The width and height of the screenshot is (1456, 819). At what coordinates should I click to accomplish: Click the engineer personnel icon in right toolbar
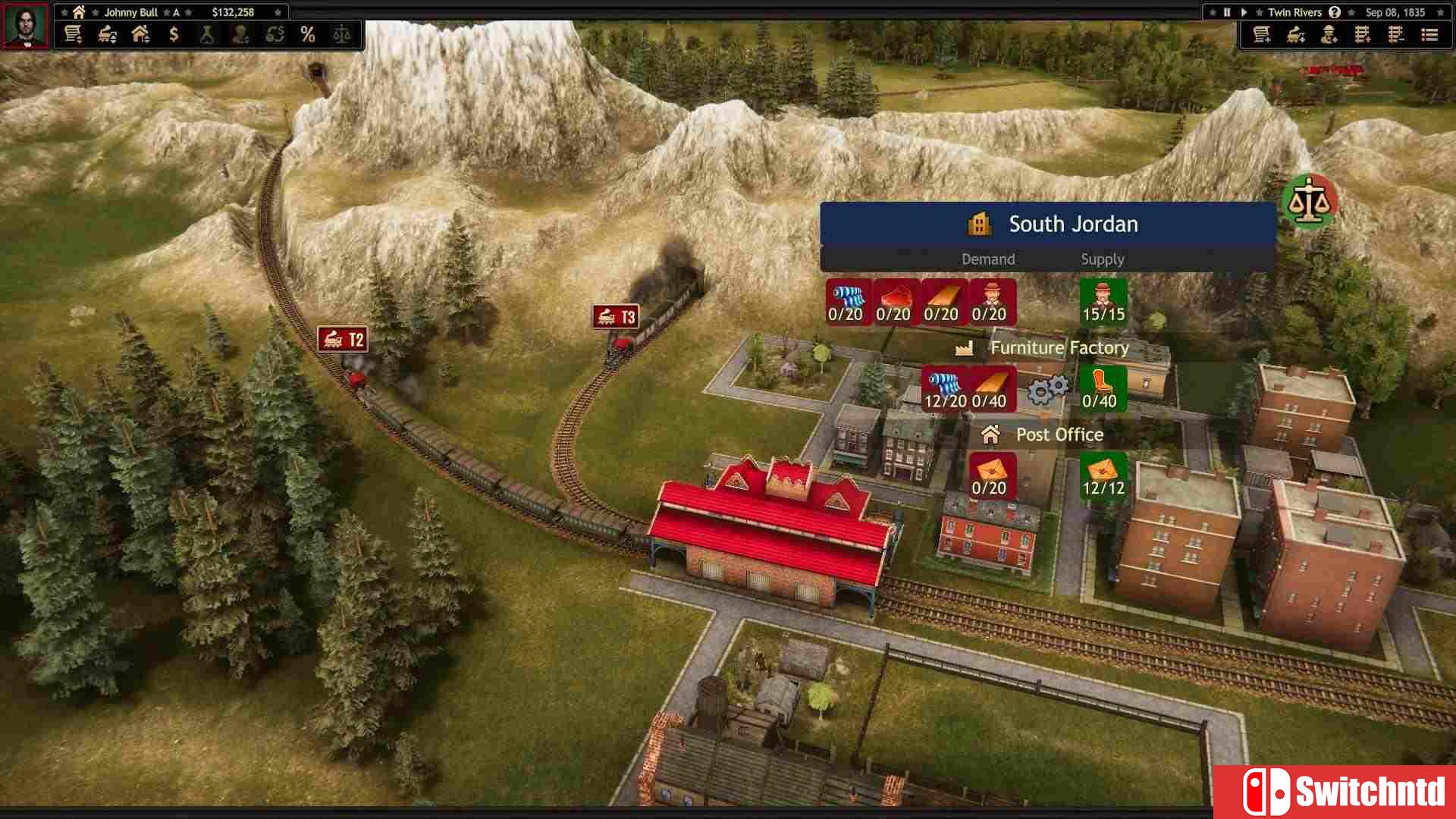(1329, 35)
